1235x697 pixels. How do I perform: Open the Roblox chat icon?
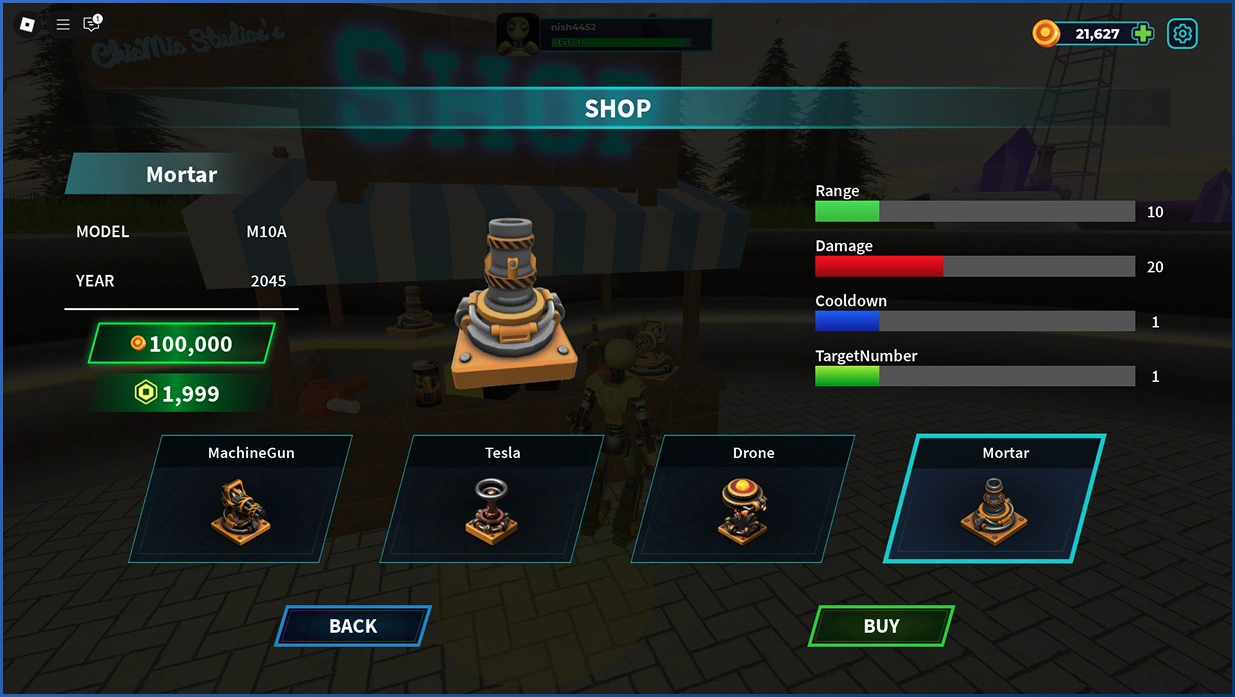tap(92, 24)
